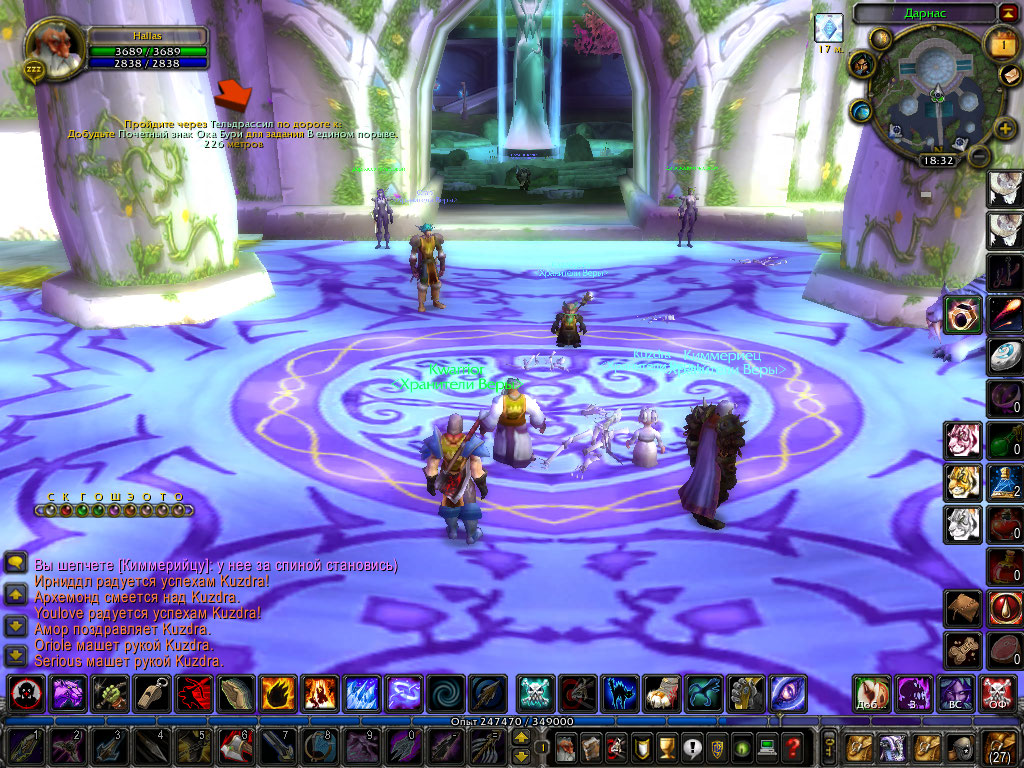Select the blue crystal buff icon
Viewport: 1024px width, 768px height.
click(x=827, y=27)
